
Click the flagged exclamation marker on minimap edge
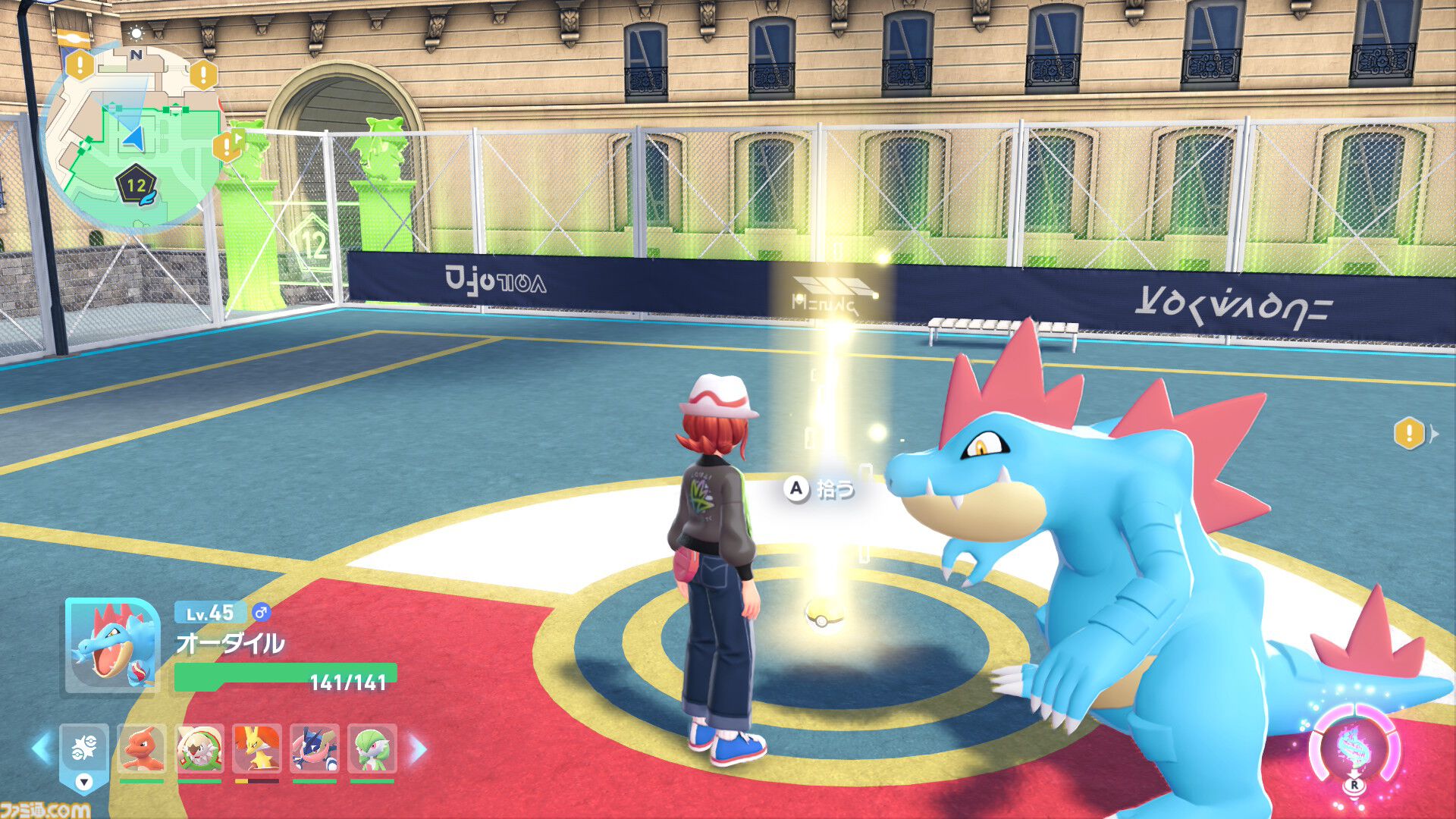coord(227,146)
